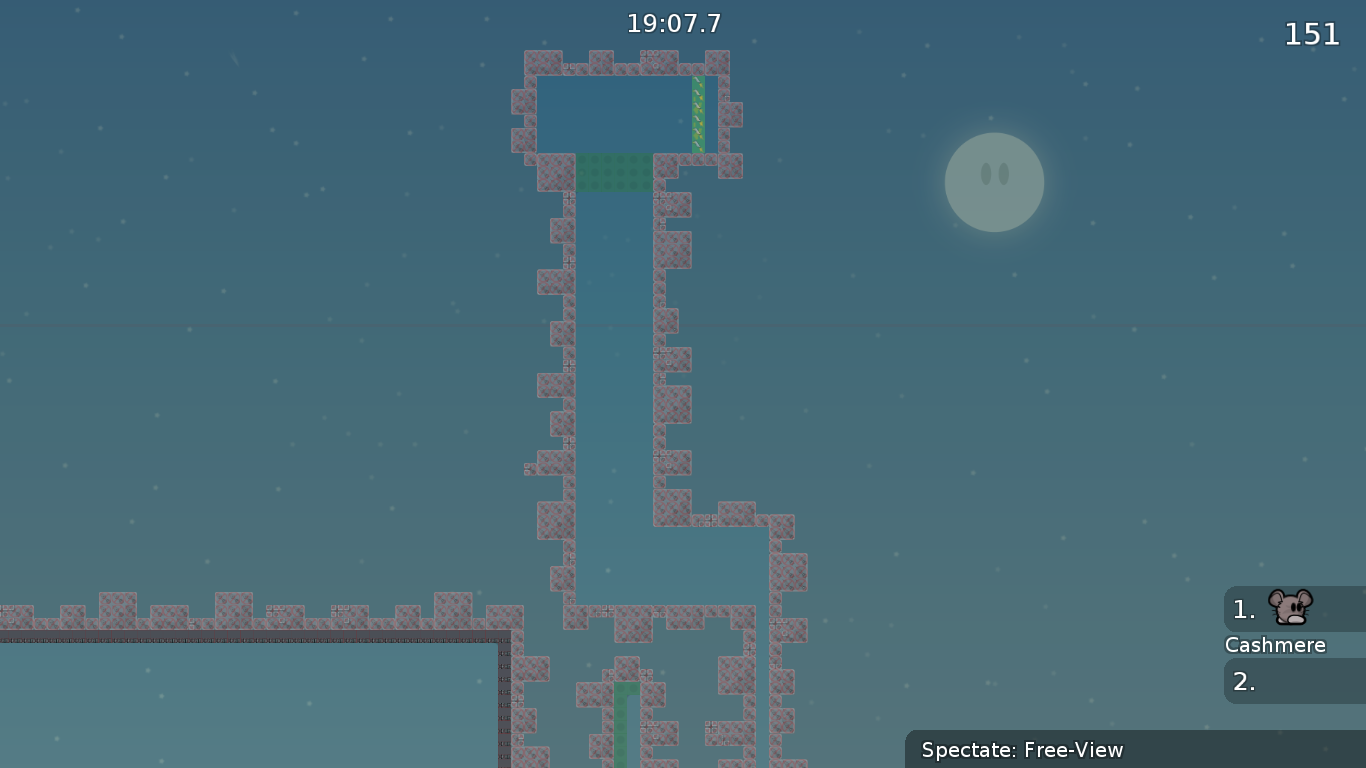
Task: Click the green vine inside the water tank
Action: (697, 112)
